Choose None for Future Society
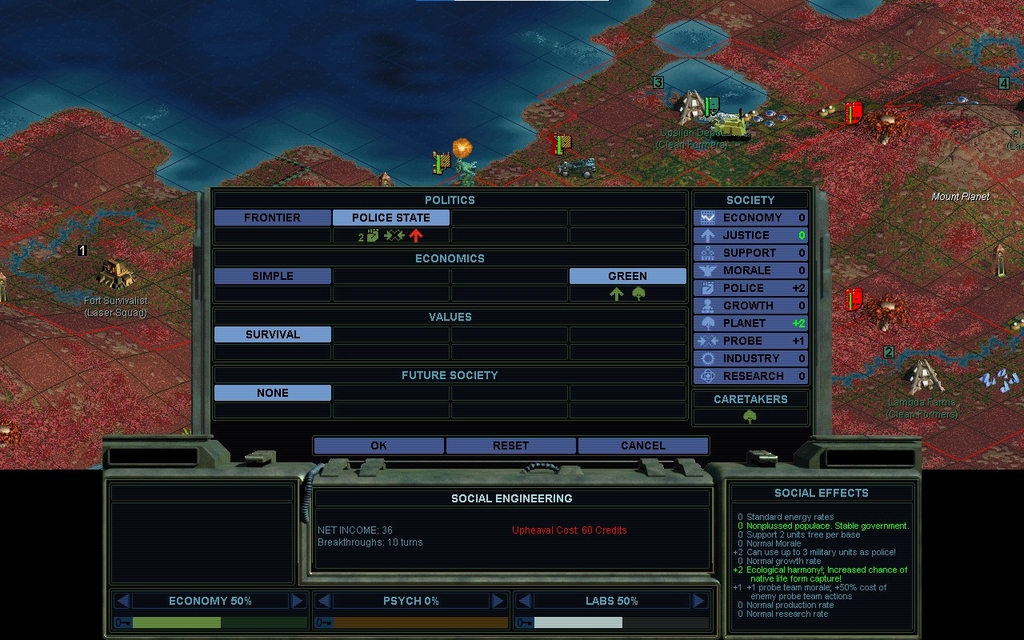 [272, 393]
